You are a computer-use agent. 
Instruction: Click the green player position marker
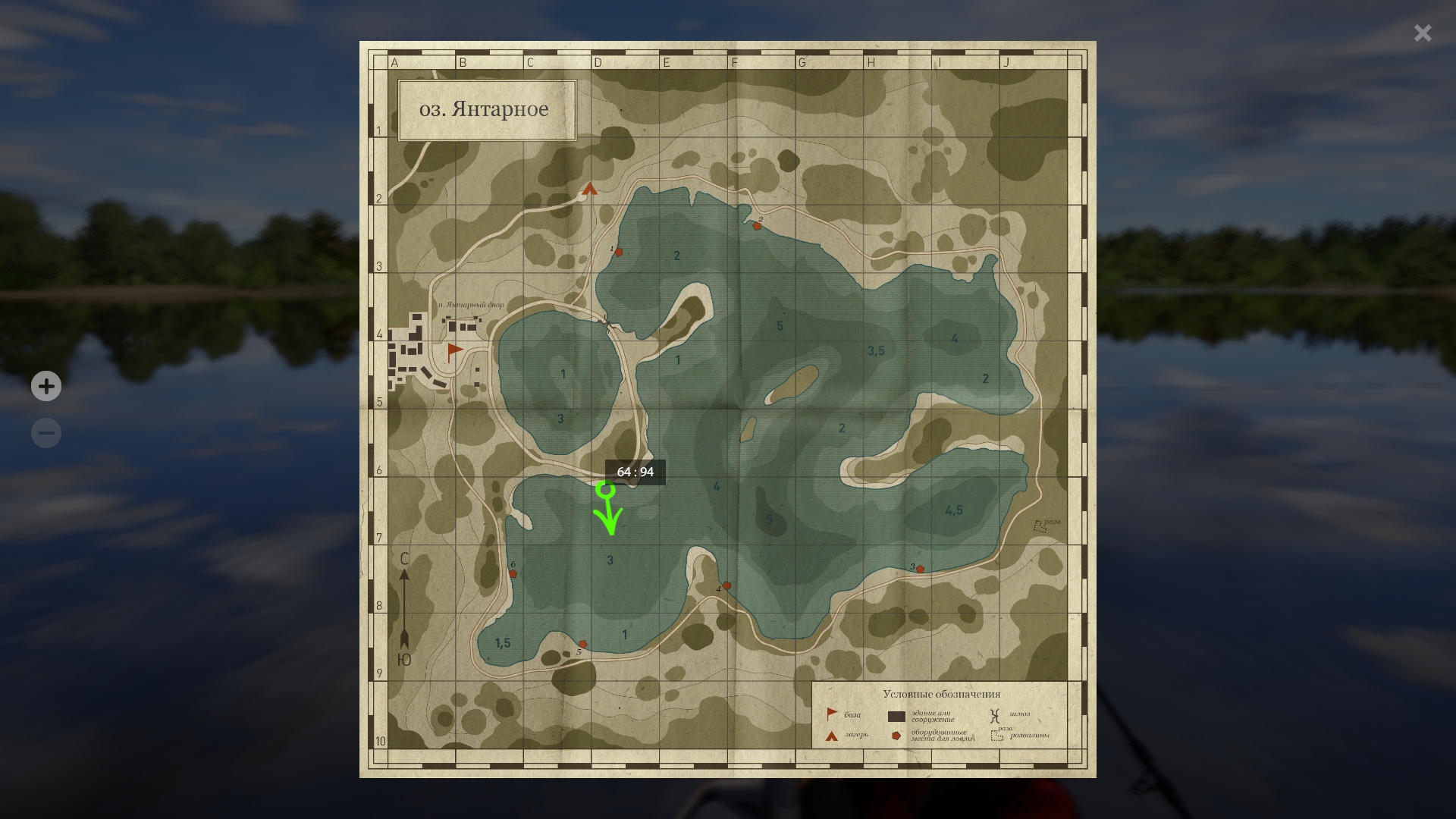(605, 490)
